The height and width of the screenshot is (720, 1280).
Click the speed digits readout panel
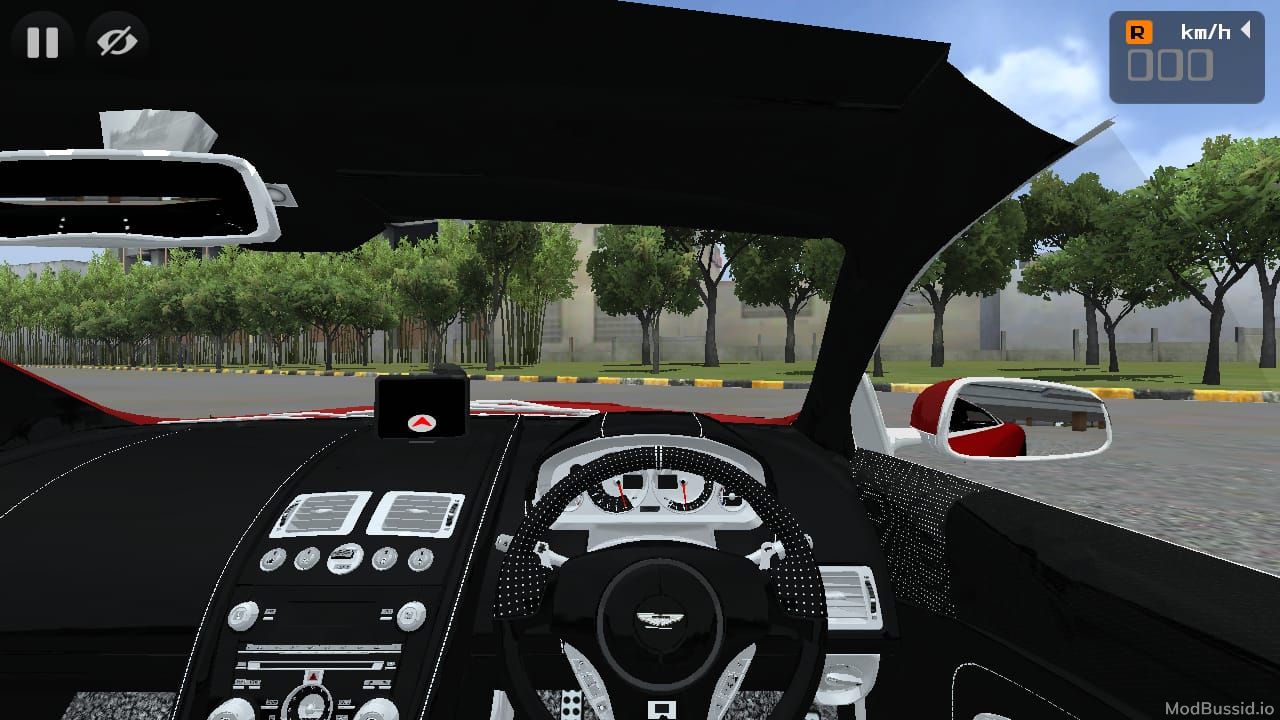click(1170, 65)
